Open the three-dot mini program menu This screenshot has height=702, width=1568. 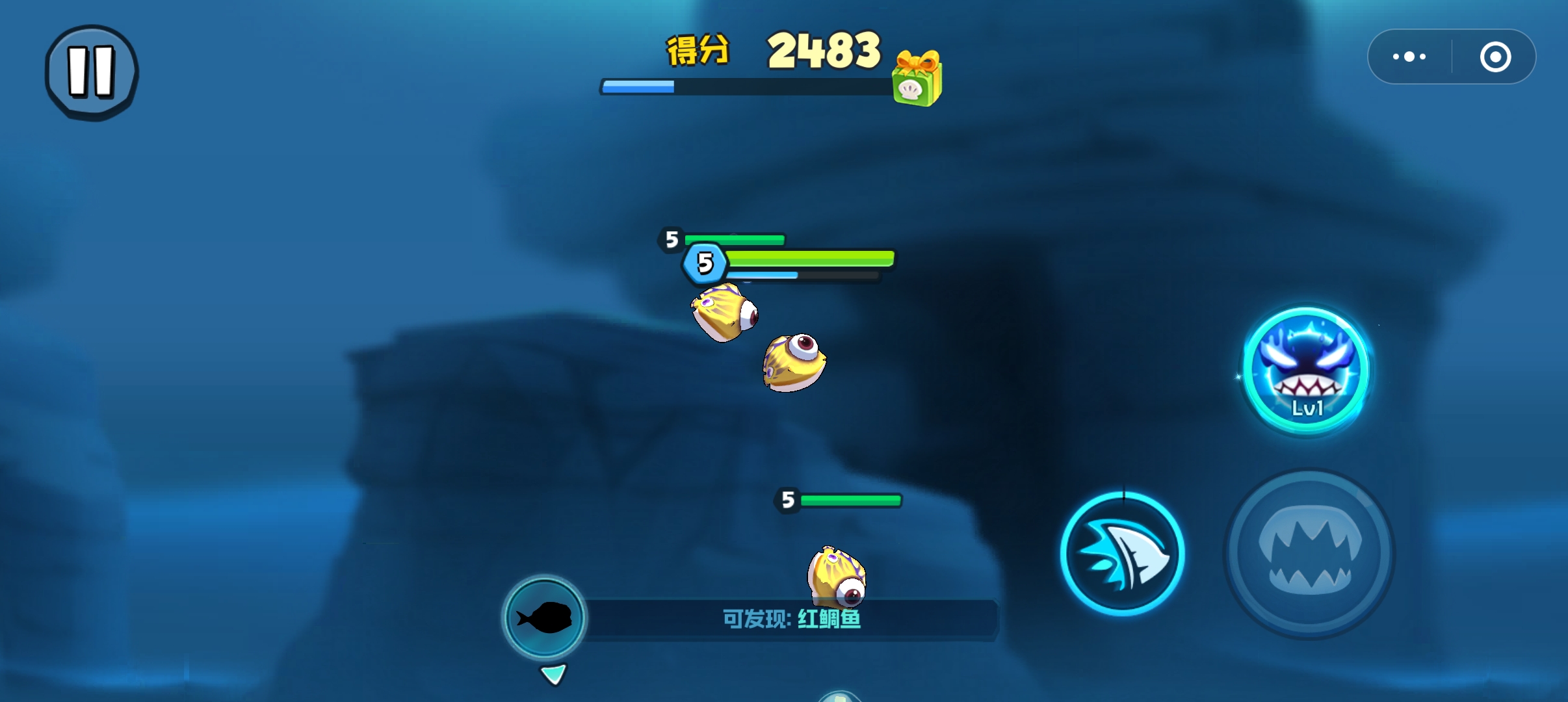tap(1407, 57)
